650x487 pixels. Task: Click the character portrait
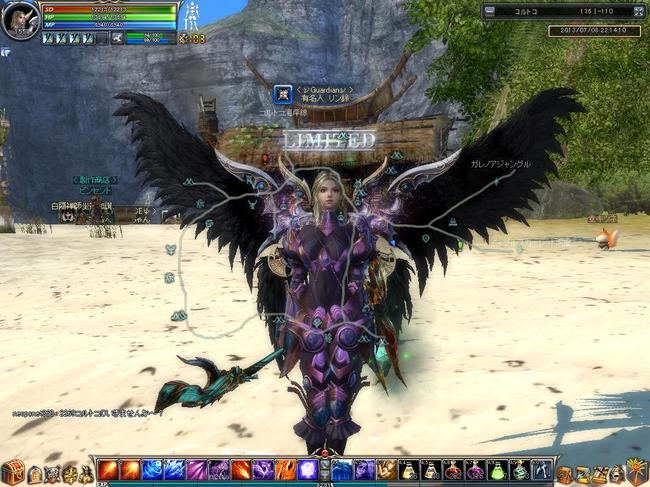[x=20, y=19]
